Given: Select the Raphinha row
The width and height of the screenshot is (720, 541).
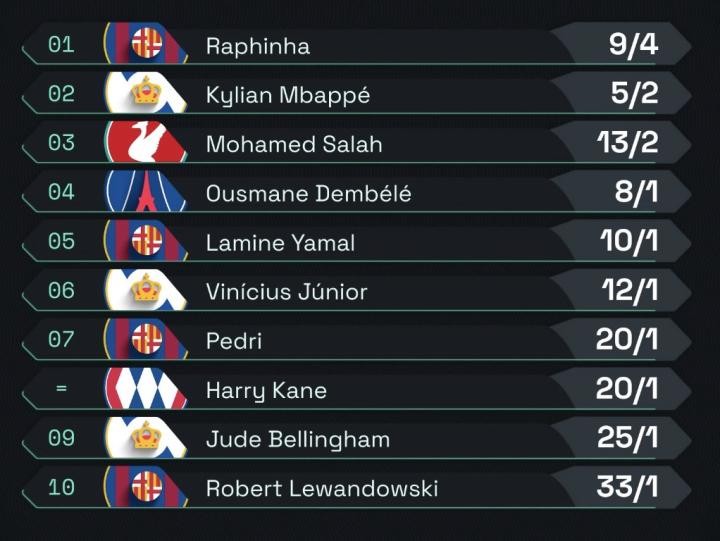Looking at the screenshot, I should tap(258, 46).
